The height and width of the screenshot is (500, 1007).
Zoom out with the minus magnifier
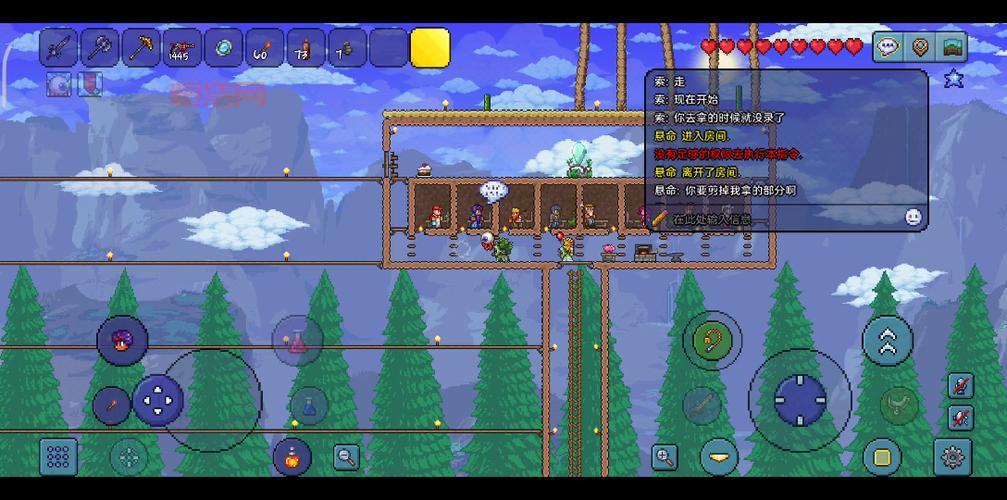[346, 457]
